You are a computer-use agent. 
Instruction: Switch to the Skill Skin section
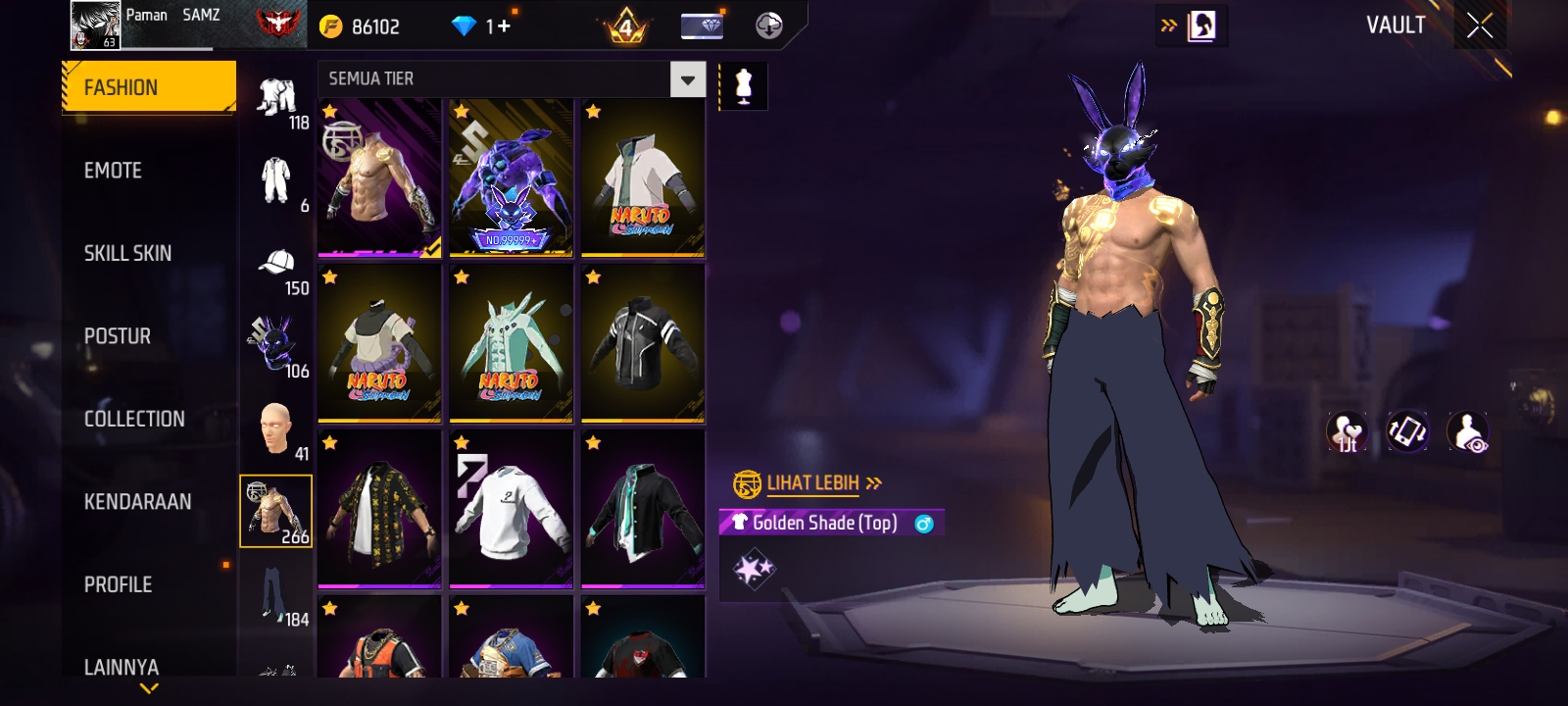pos(127,253)
